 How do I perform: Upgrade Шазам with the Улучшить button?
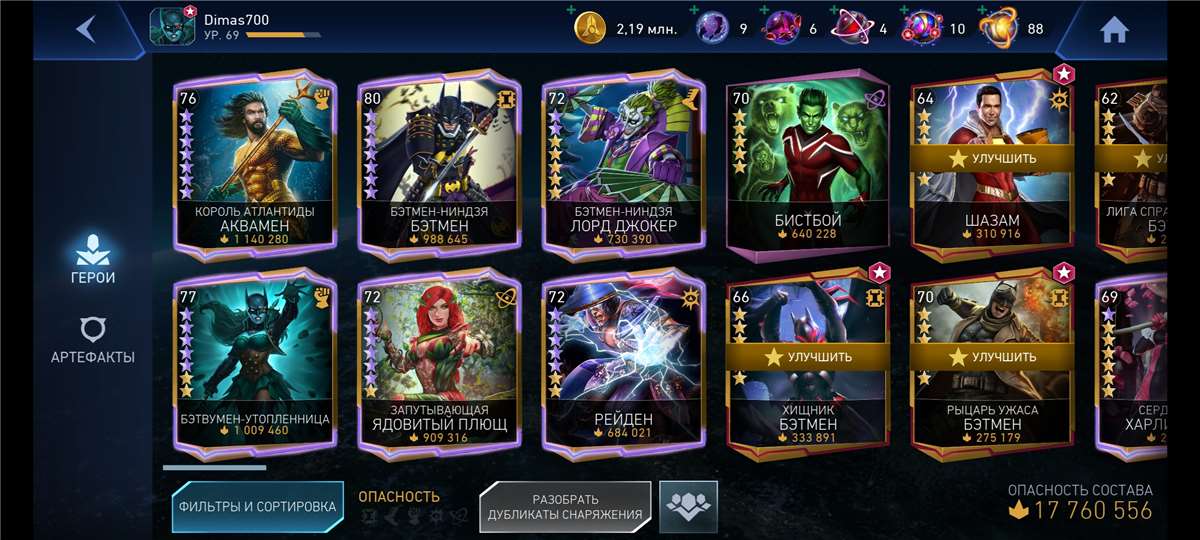click(x=990, y=158)
